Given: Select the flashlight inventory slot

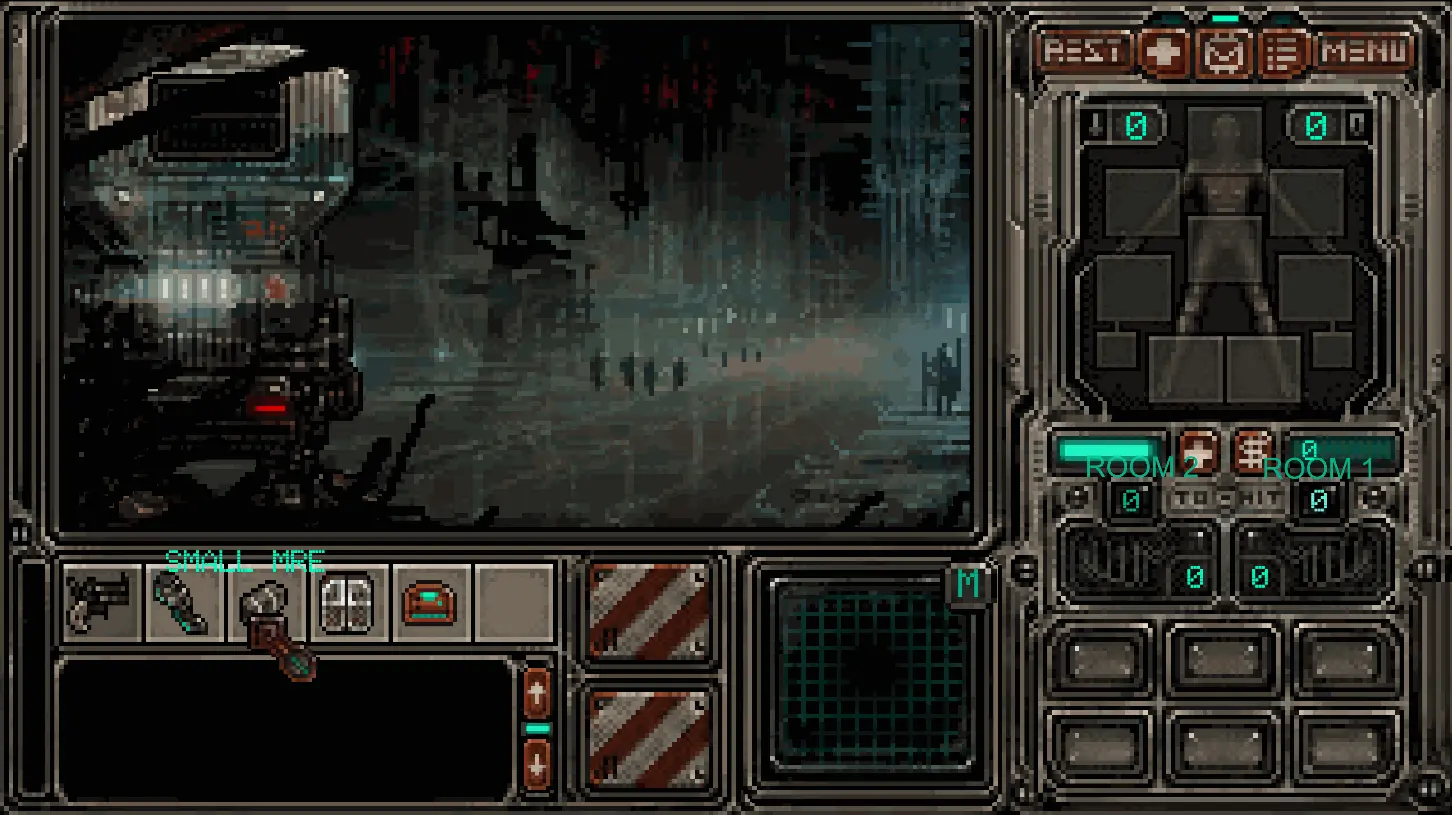Looking at the screenshot, I should tap(184, 602).
